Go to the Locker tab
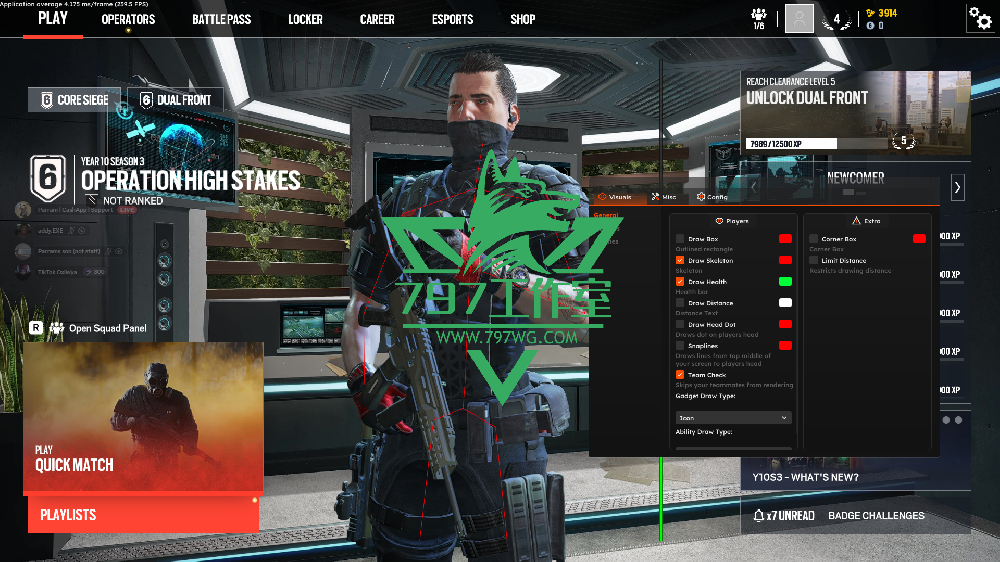This screenshot has width=1000, height=562. tap(305, 19)
